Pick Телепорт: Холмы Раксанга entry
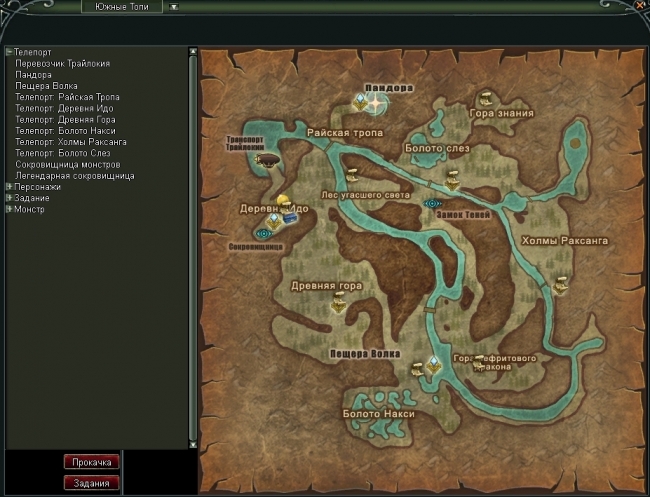650x497 pixels. pyautogui.click(x=70, y=142)
